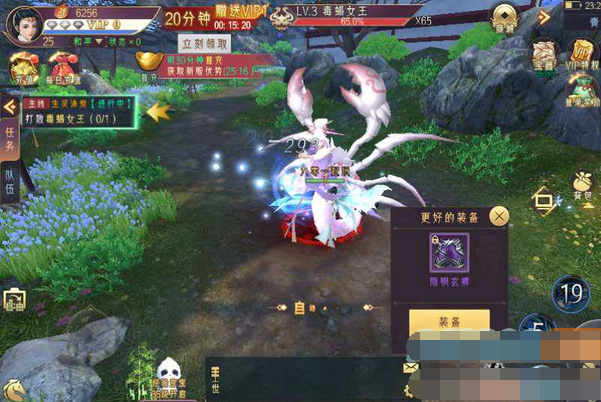
Task: Activate the skill with 19 cooldown
Action: tap(572, 294)
